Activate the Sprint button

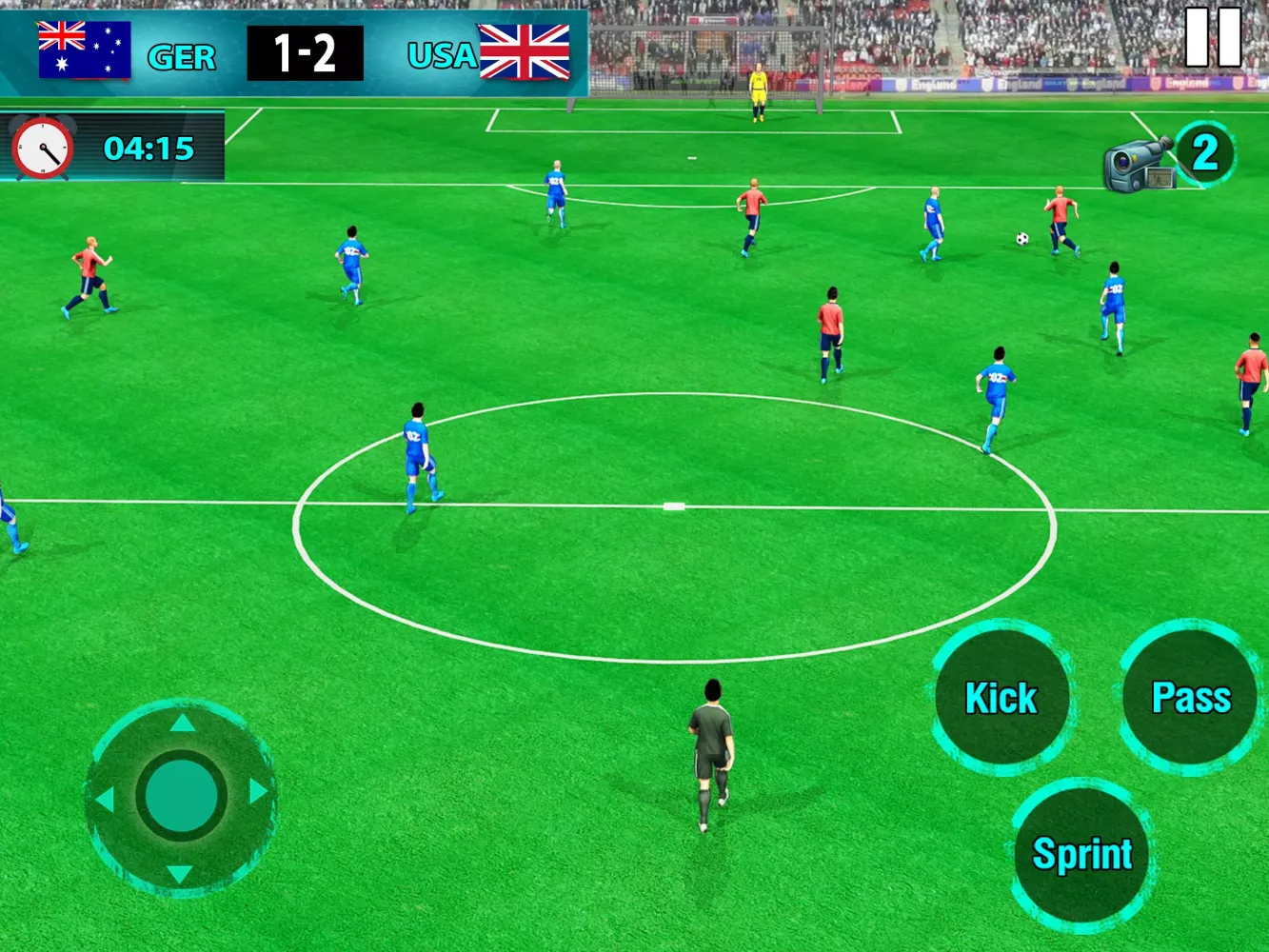(x=1081, y=854)
